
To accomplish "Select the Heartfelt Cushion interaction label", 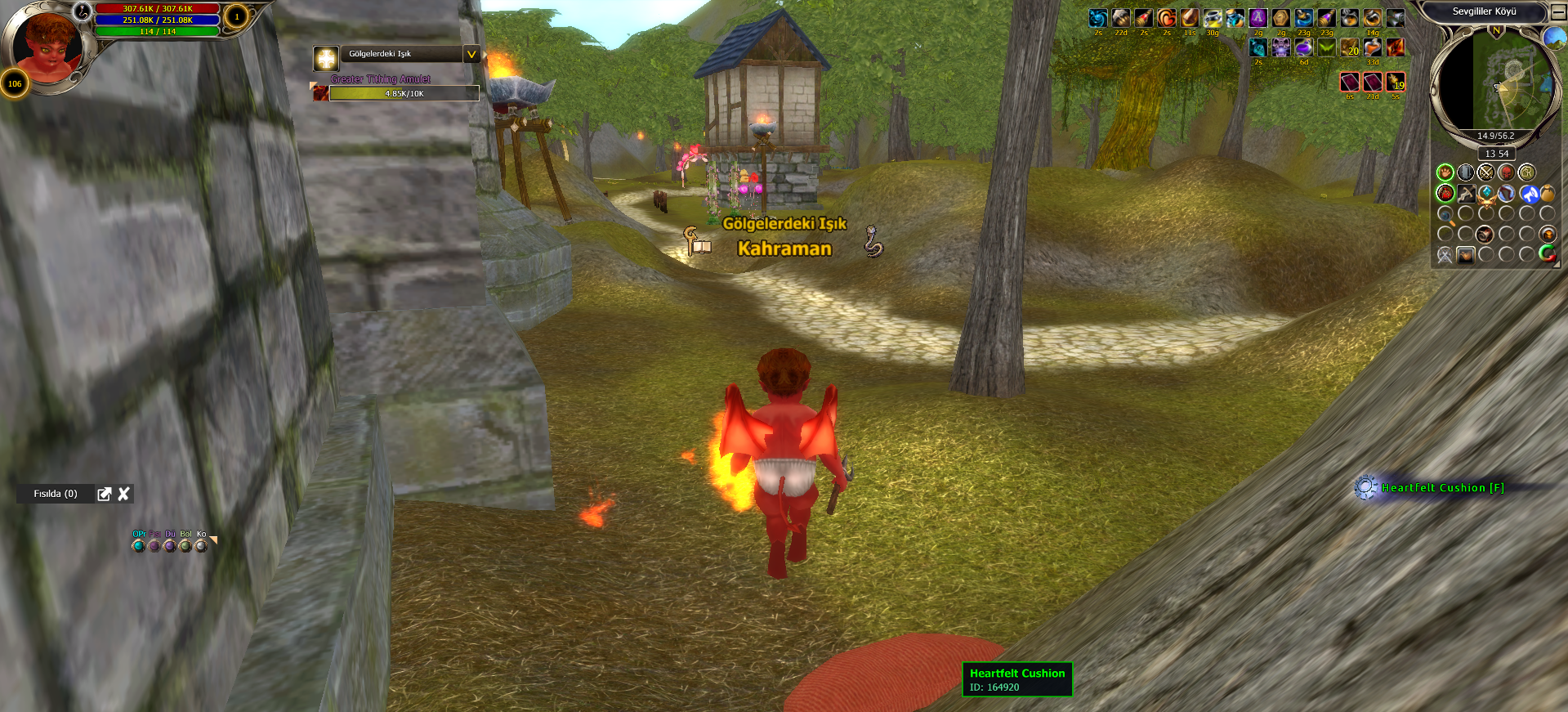I will coord(1441,488).
